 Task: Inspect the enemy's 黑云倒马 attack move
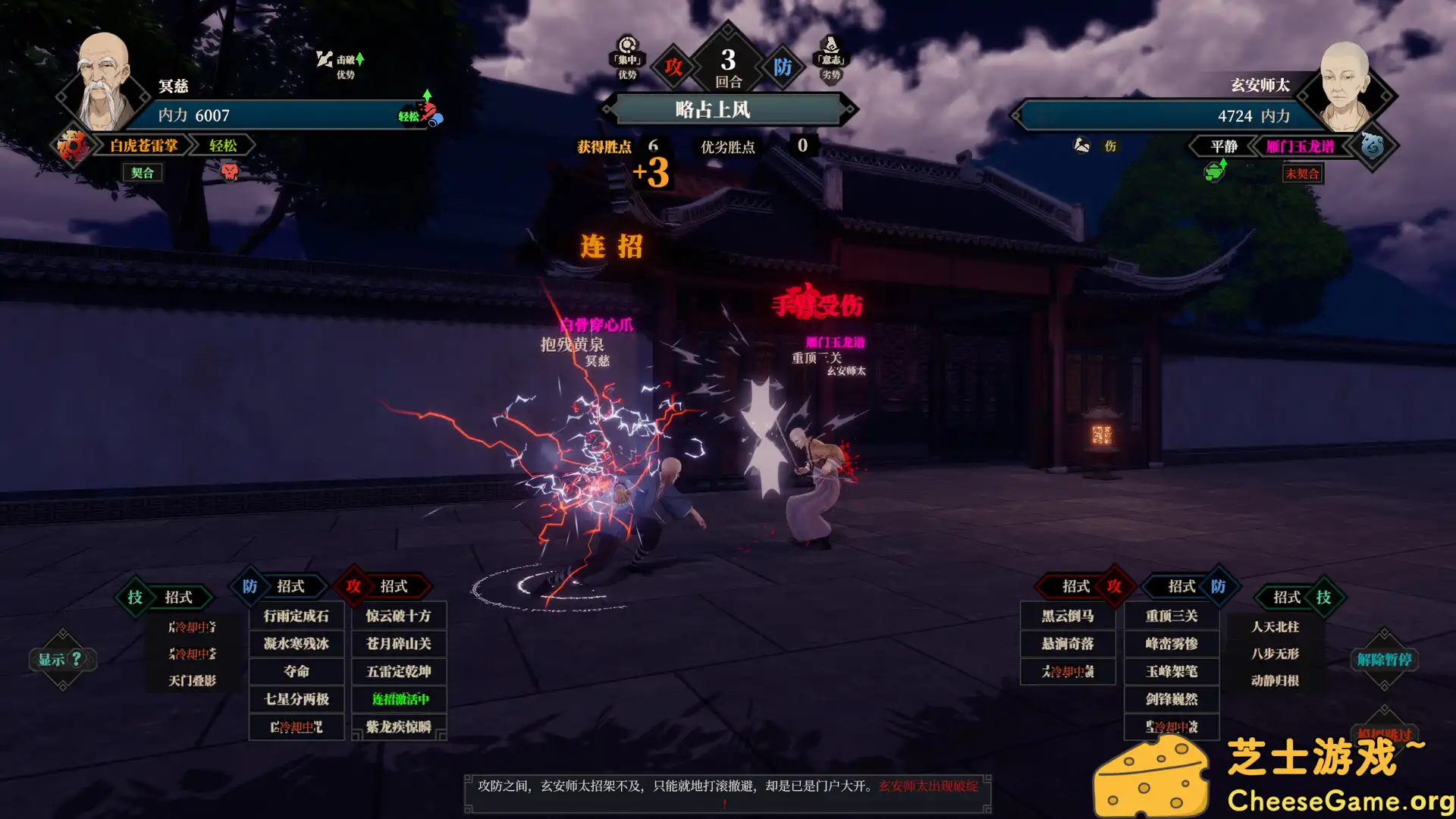[x=1068, y=616]
